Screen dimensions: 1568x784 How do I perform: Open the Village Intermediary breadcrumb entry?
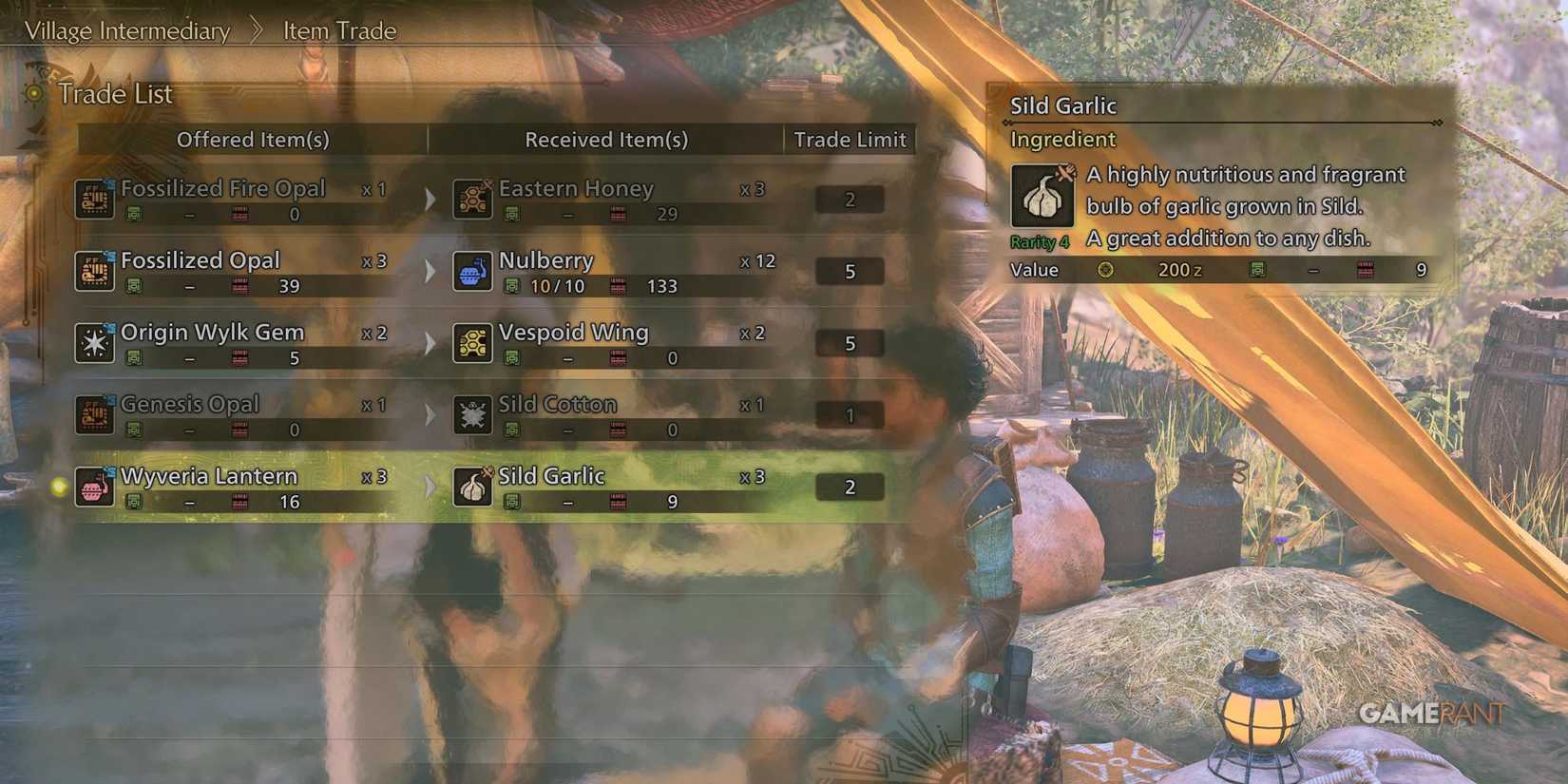click(128, 29)
